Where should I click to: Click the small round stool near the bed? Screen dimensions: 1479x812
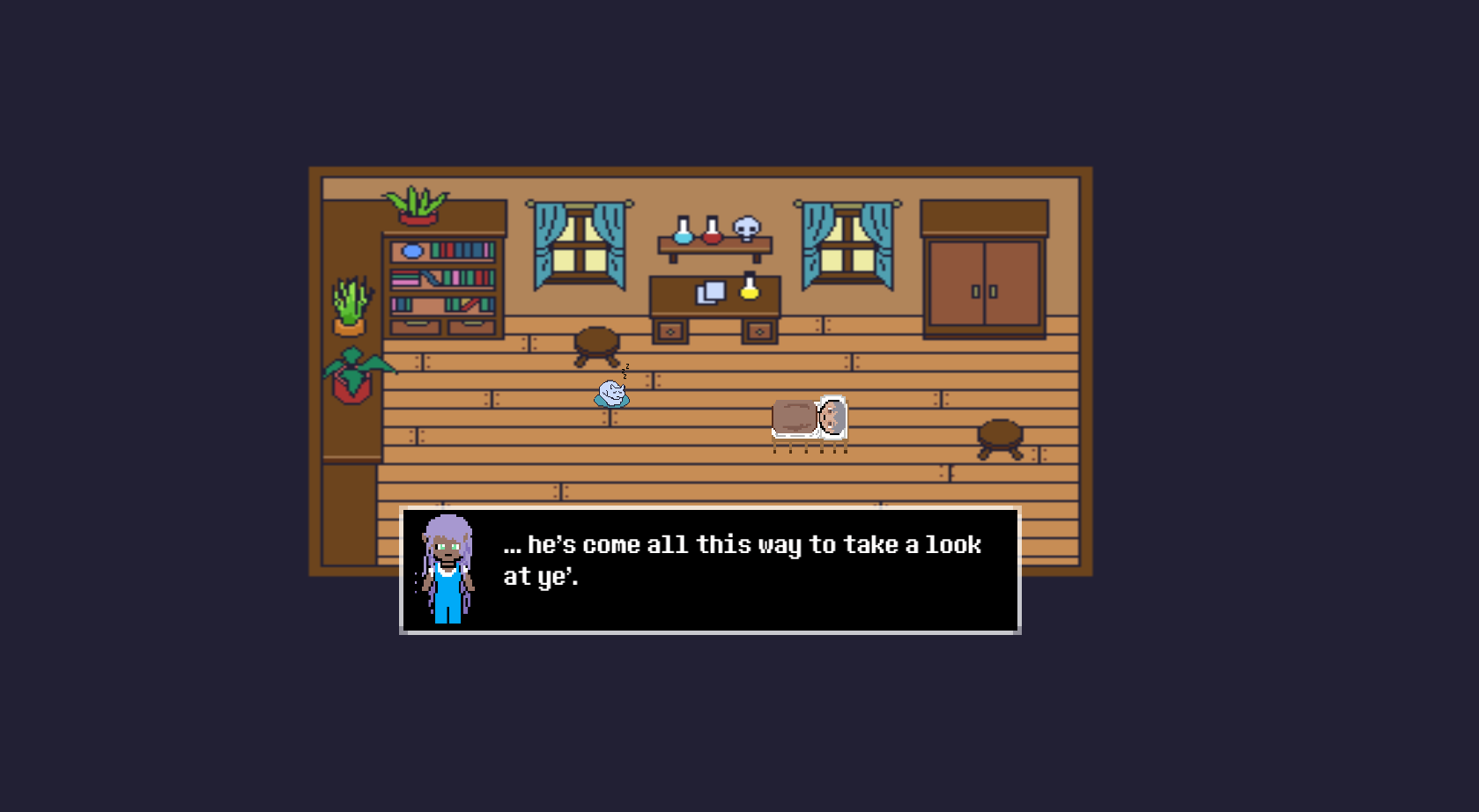(x=999, y=436)
